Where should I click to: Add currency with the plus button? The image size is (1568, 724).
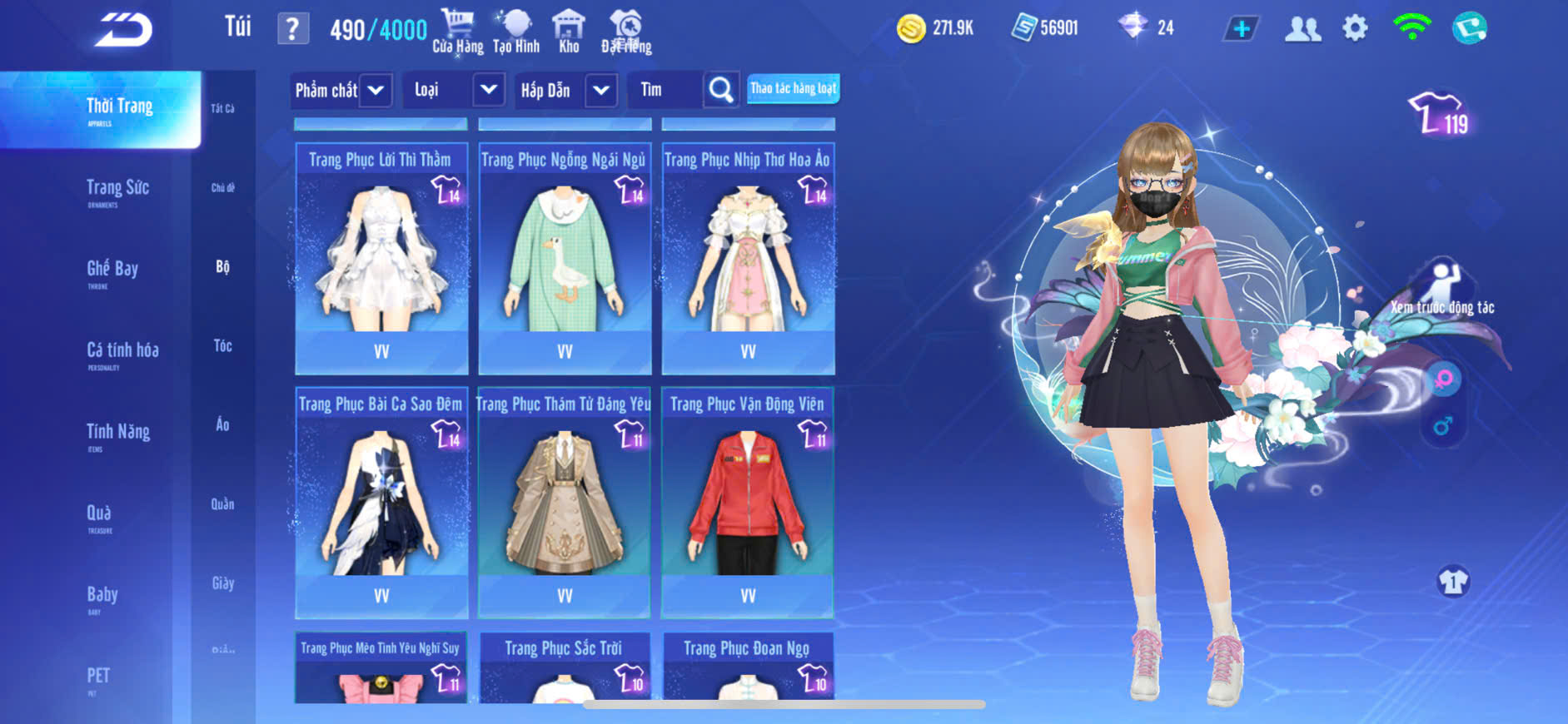tap(1241, 29)
